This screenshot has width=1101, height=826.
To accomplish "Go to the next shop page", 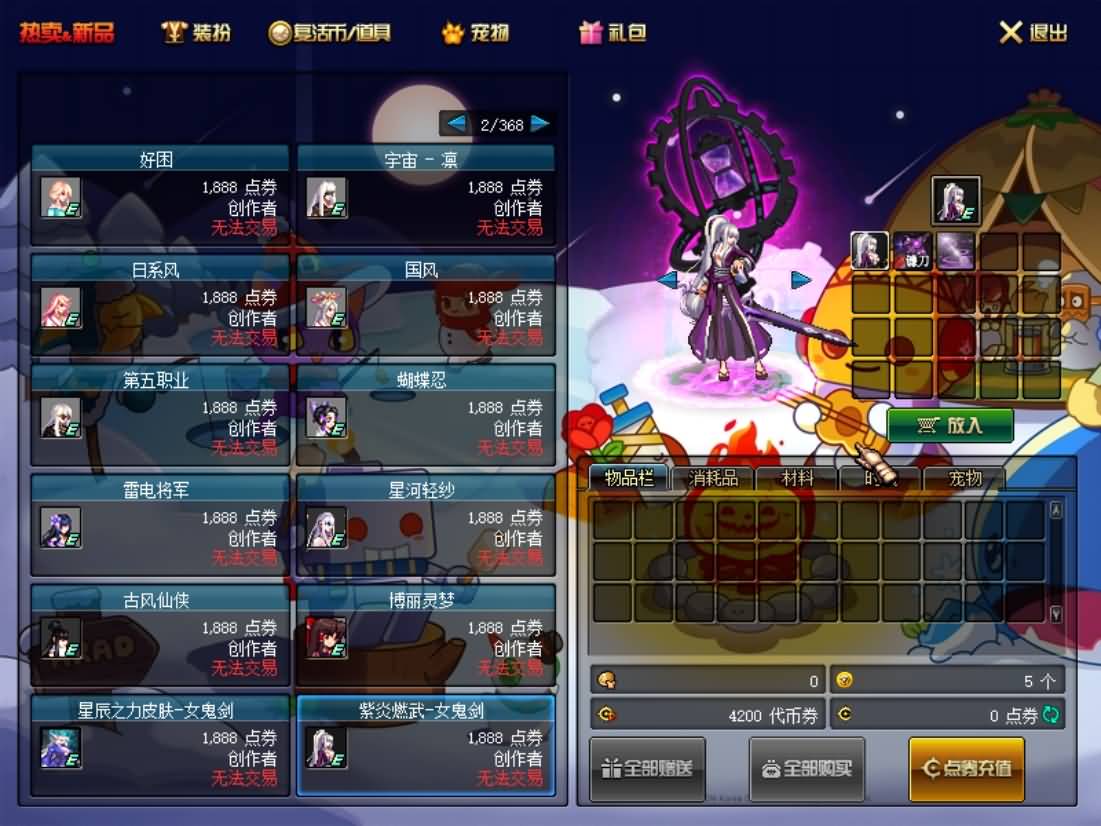I will pyautogui.click(x=540, y=124).
